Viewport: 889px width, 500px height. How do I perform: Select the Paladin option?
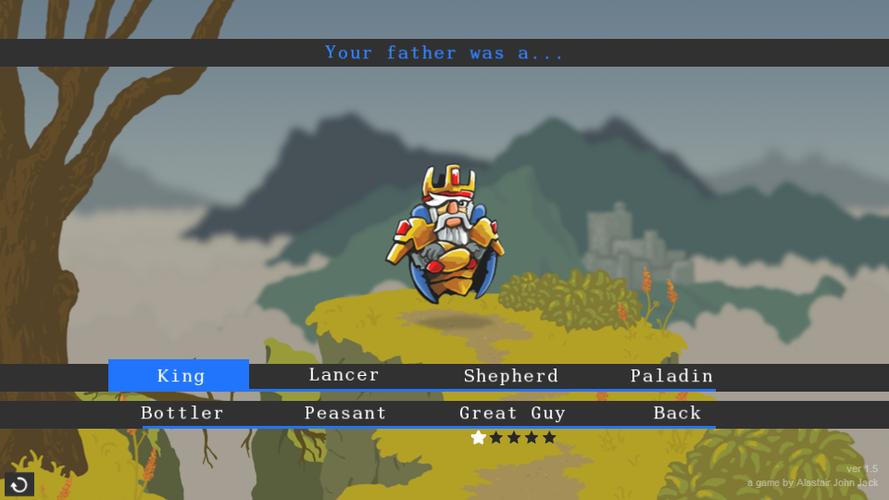coord(671,376)
